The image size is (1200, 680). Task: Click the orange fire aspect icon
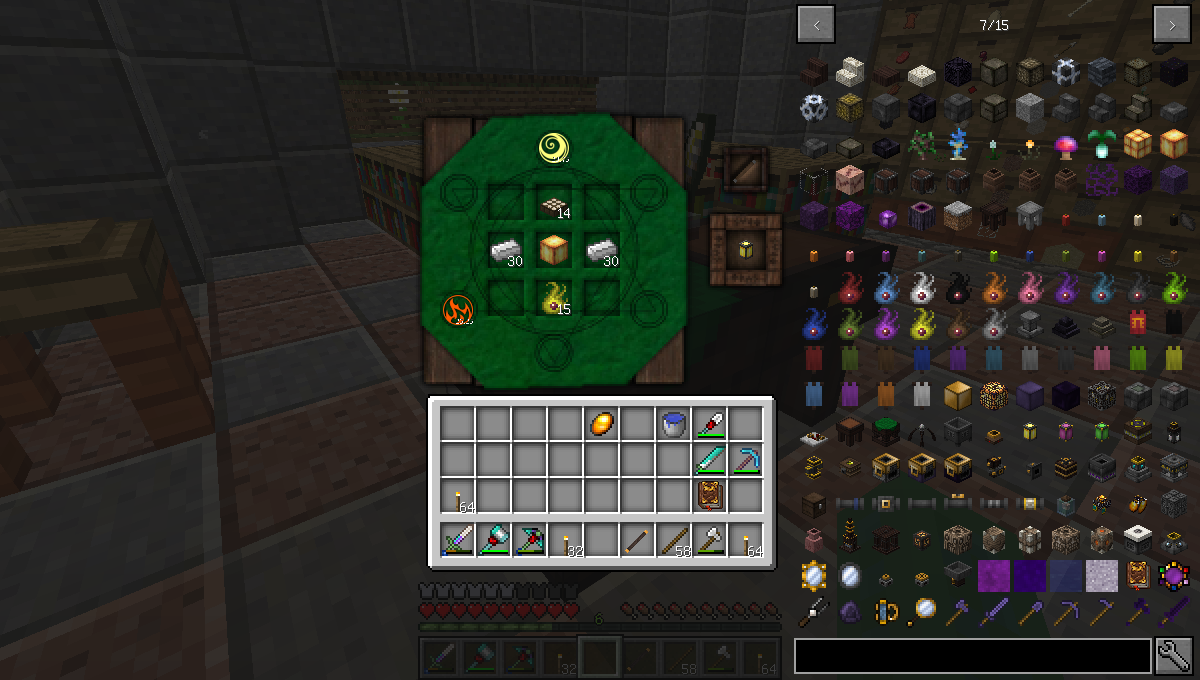click(x=457, y=311)
